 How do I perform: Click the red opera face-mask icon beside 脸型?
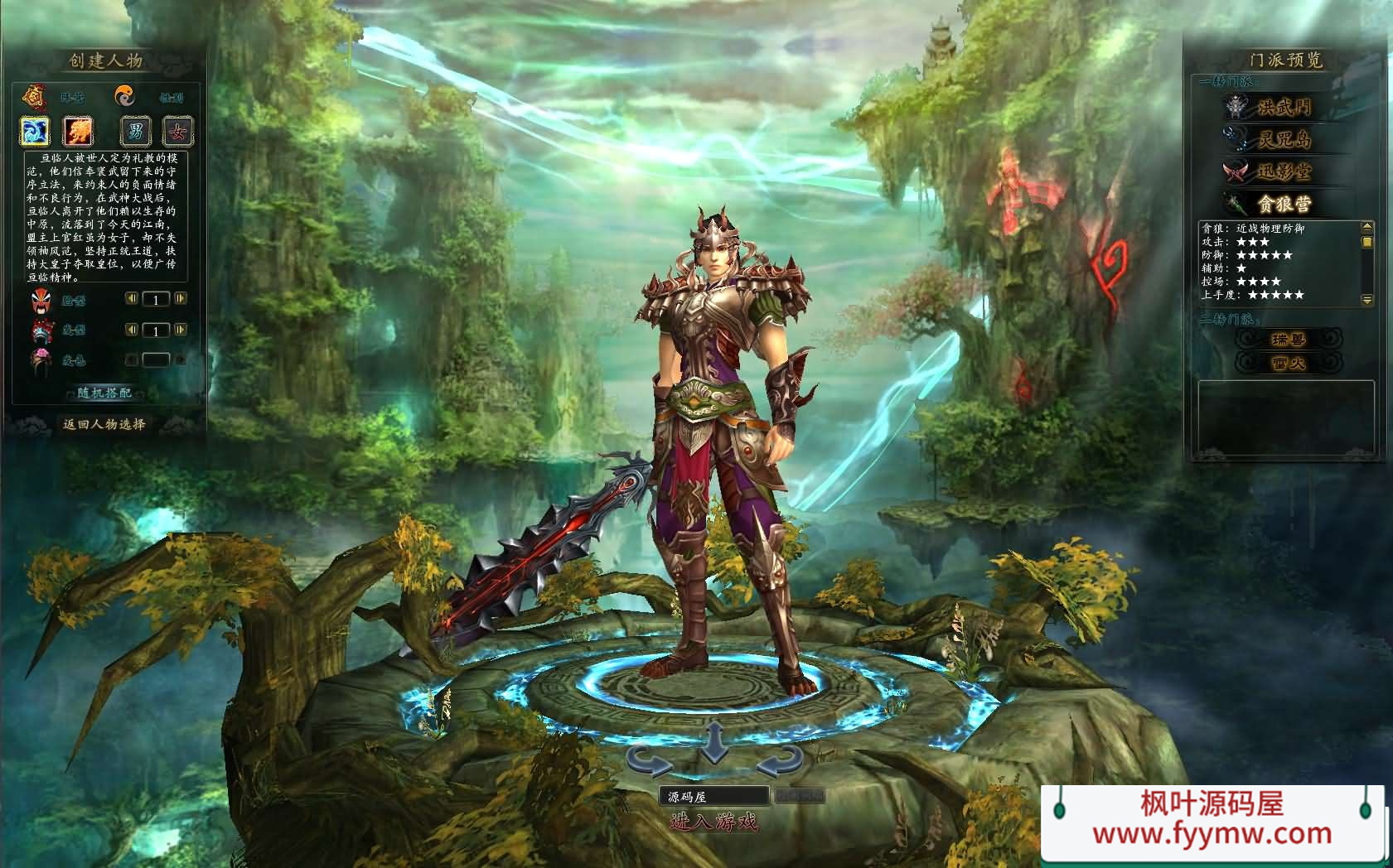tap(42, 301)
